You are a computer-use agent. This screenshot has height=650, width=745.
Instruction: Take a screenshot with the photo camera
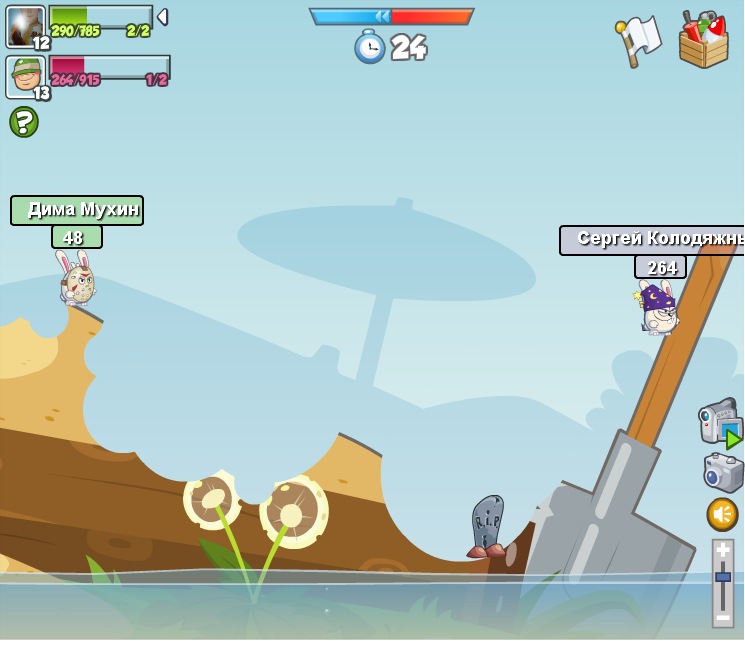pos(722,472)
